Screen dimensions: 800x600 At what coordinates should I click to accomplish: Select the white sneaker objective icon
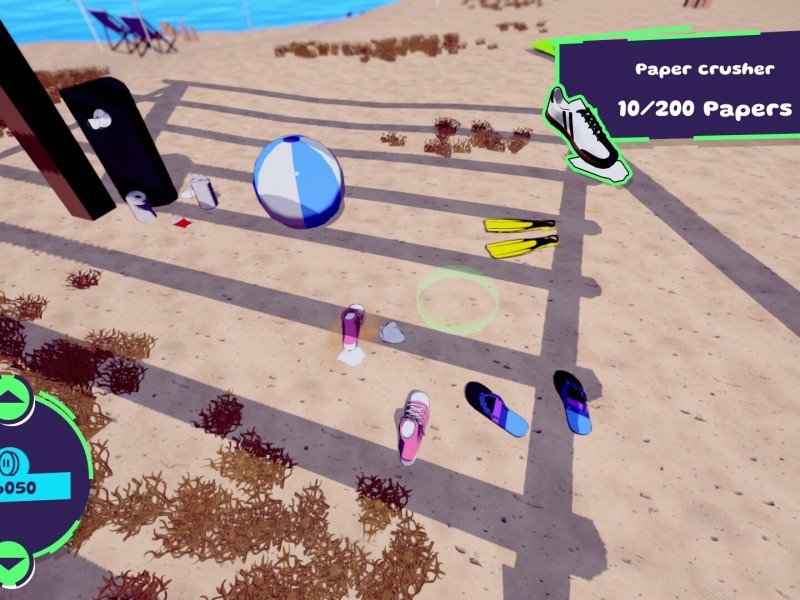pyautogui.click(x=585, y=134)
